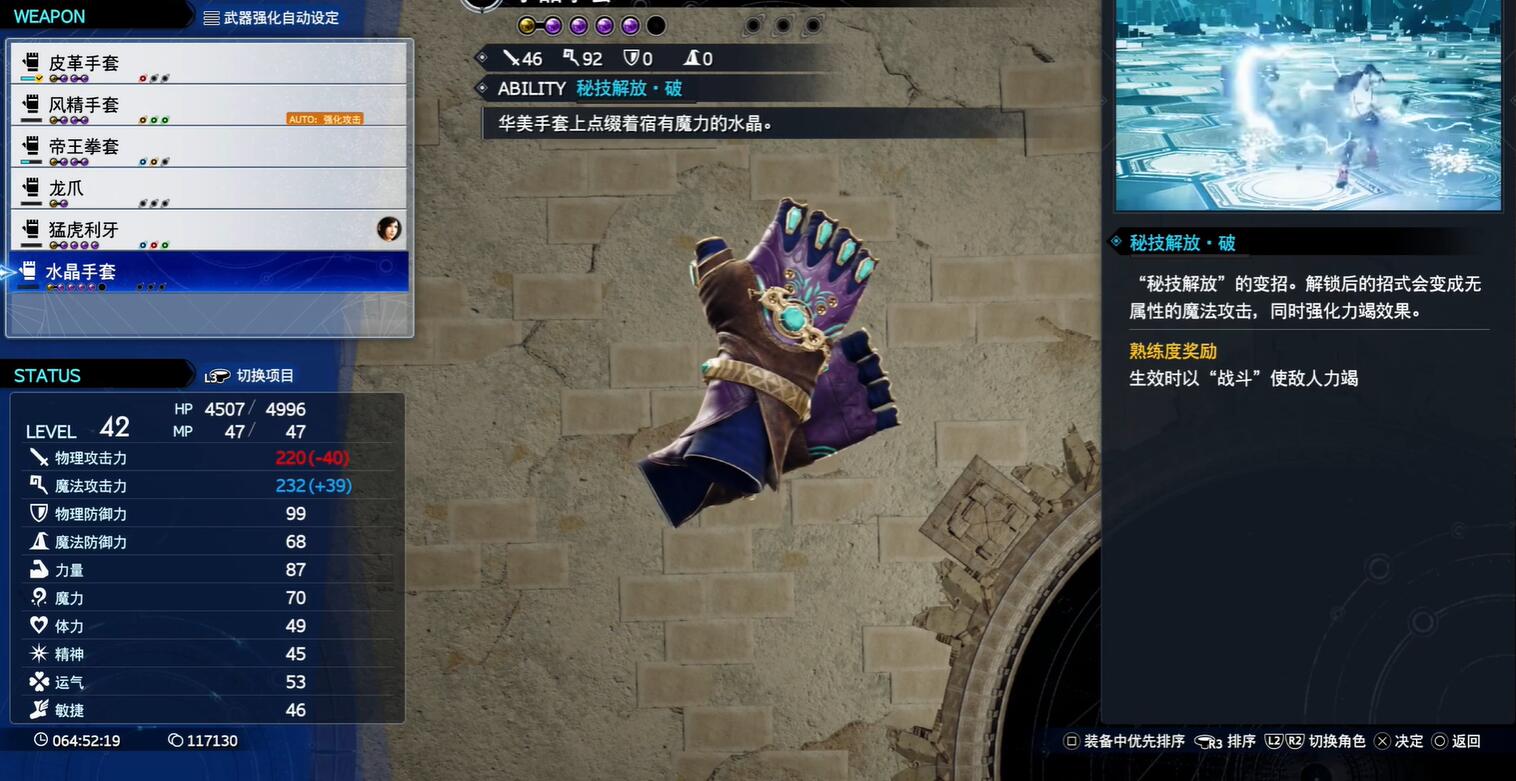Click 装备中优先排序 sort option
1516x781 pixels.
[x=1124, y=741]
